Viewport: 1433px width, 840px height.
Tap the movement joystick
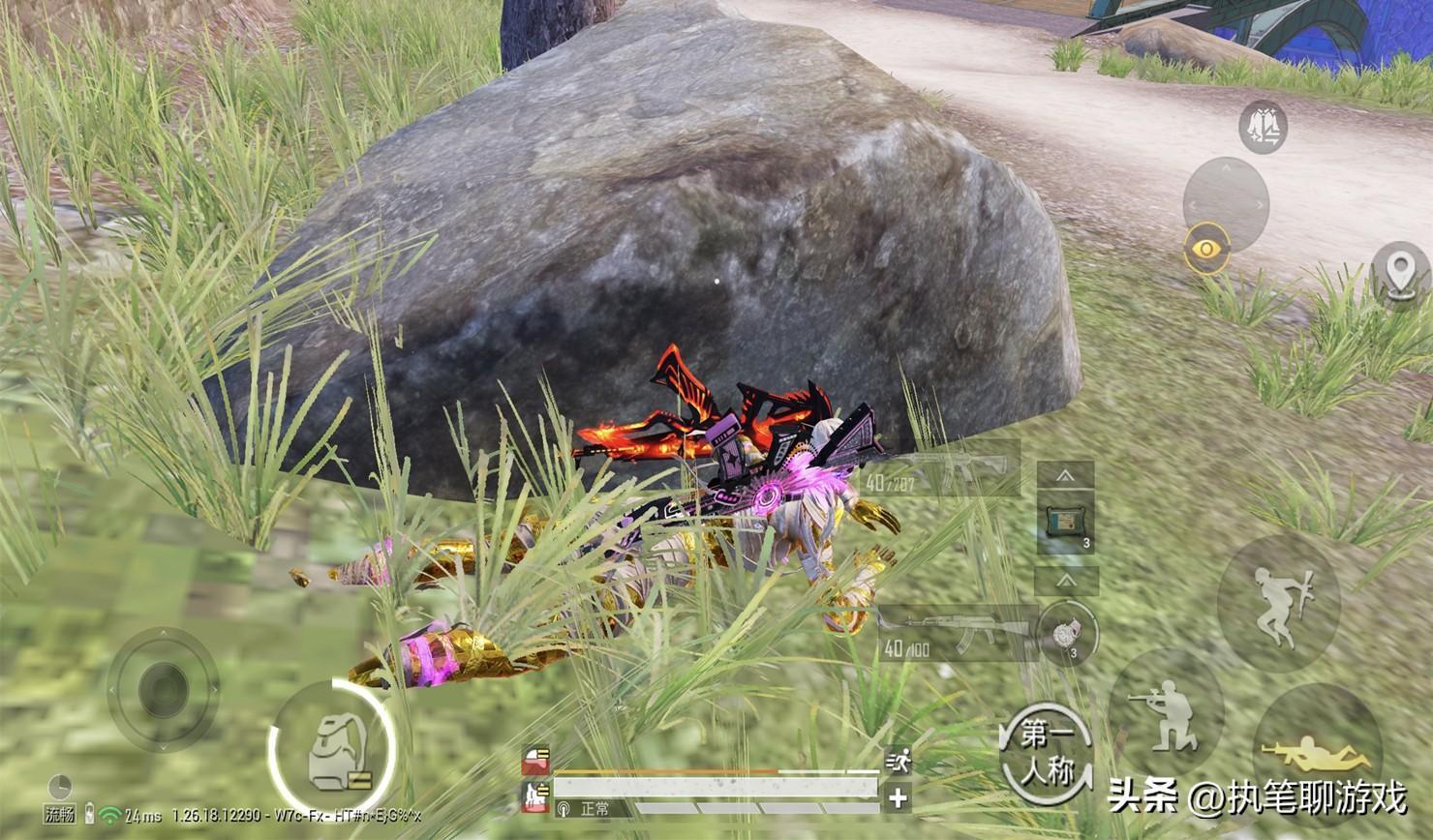coord(164,688)
